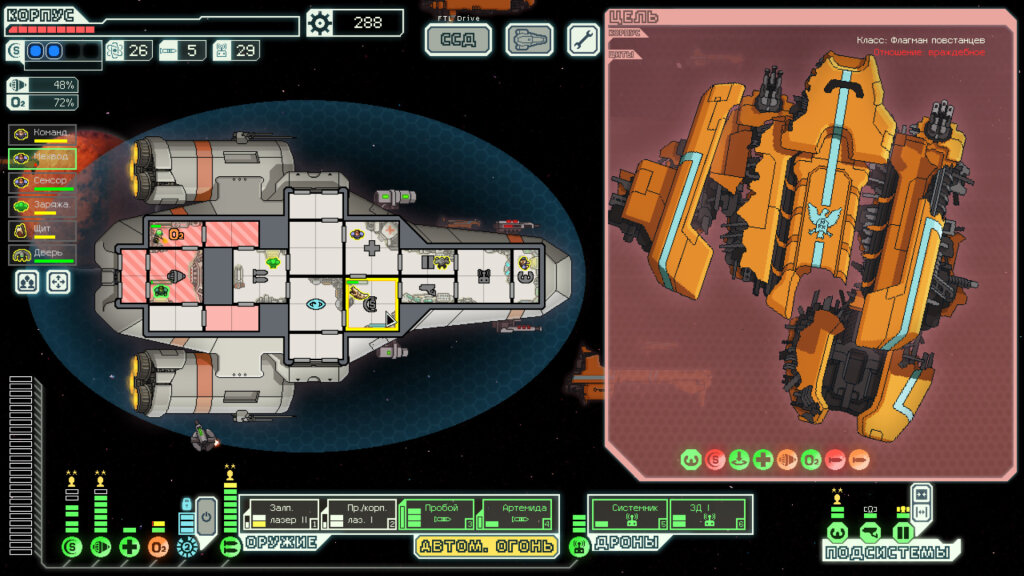
Task: Select the Пробой weapon slot
Action: point(436,514)
